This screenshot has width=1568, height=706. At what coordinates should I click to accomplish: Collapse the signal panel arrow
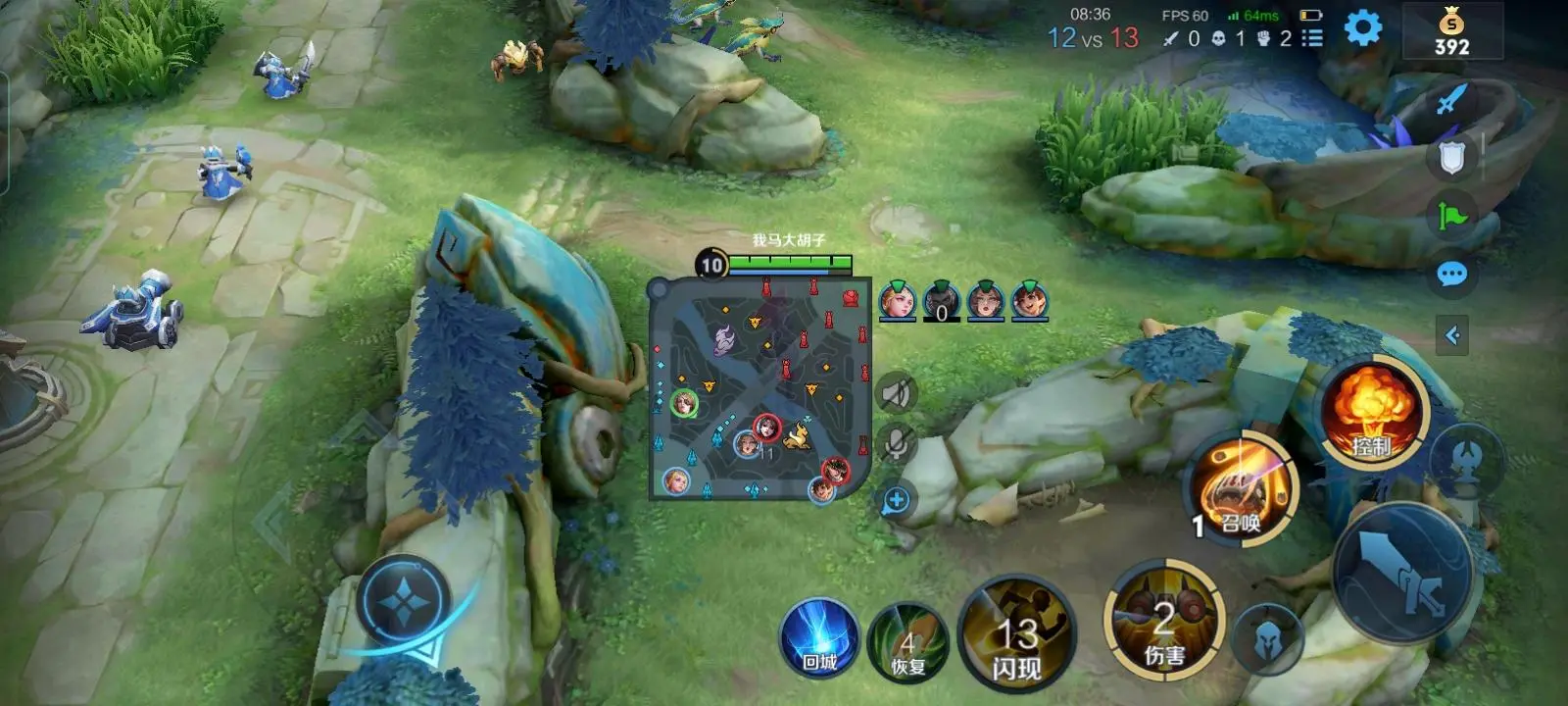coord(1451,335)
